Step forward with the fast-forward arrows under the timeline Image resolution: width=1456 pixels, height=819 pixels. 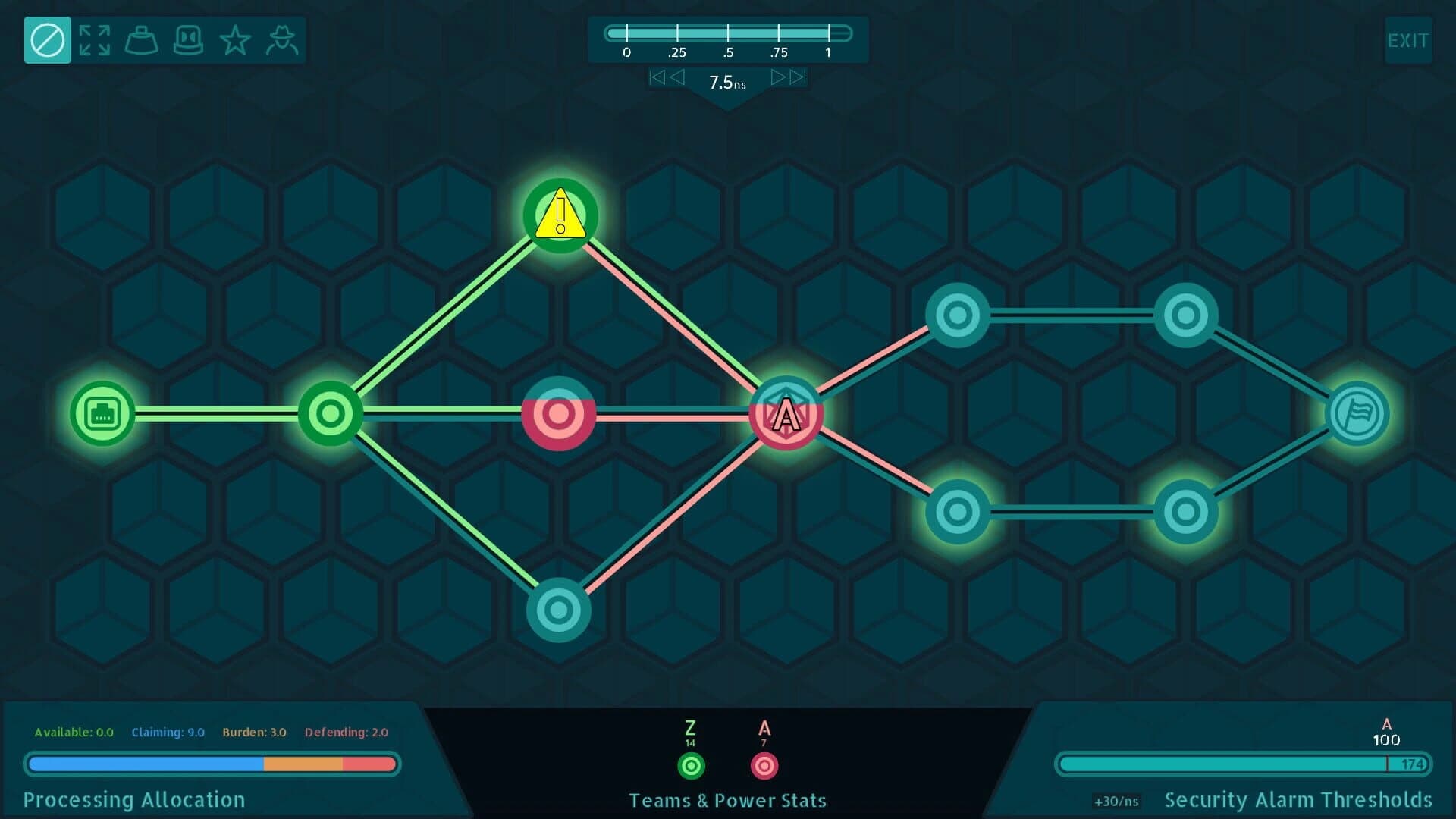tap(786, 76)
